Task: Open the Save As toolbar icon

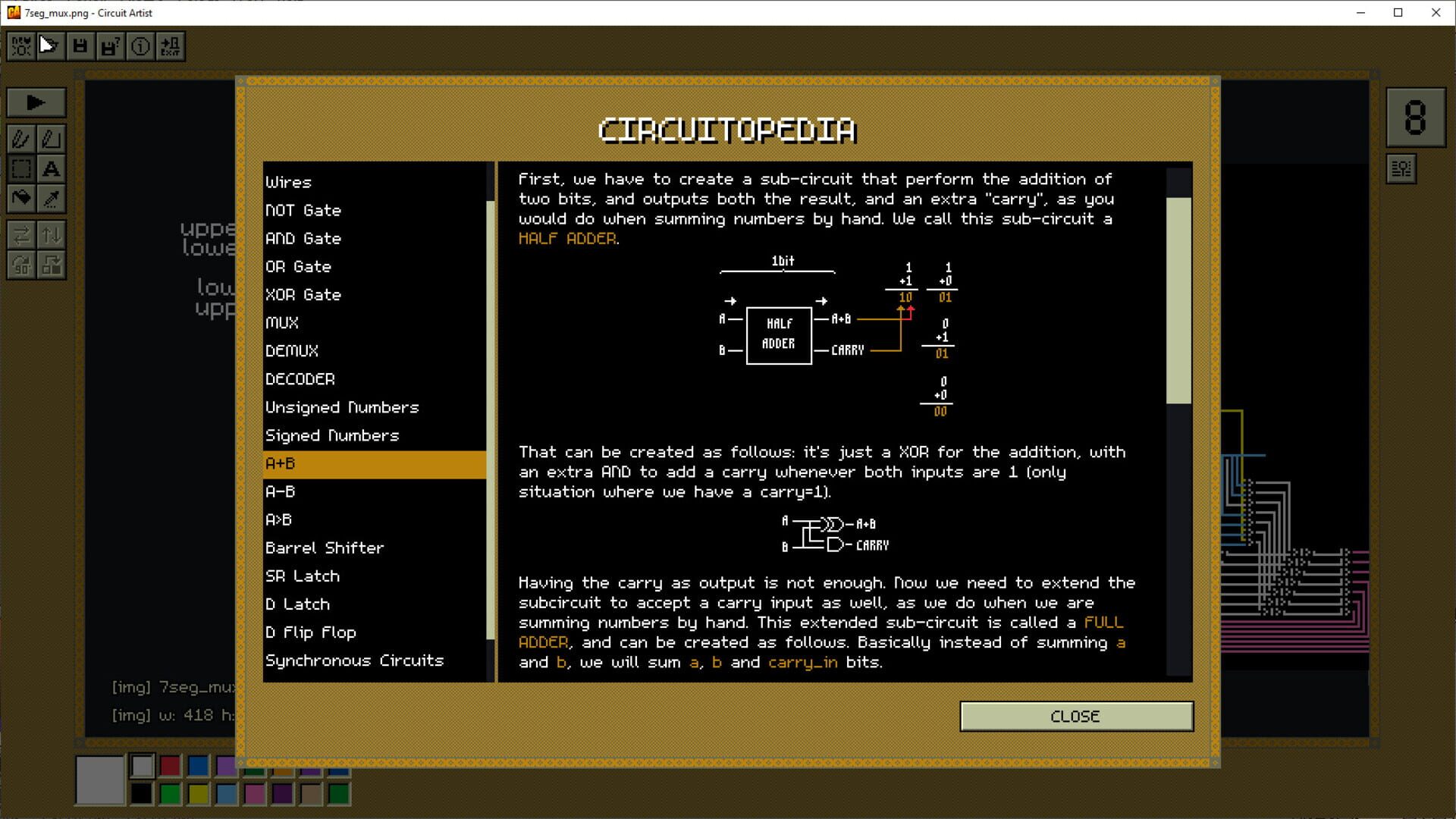Action: pos(110,45)
